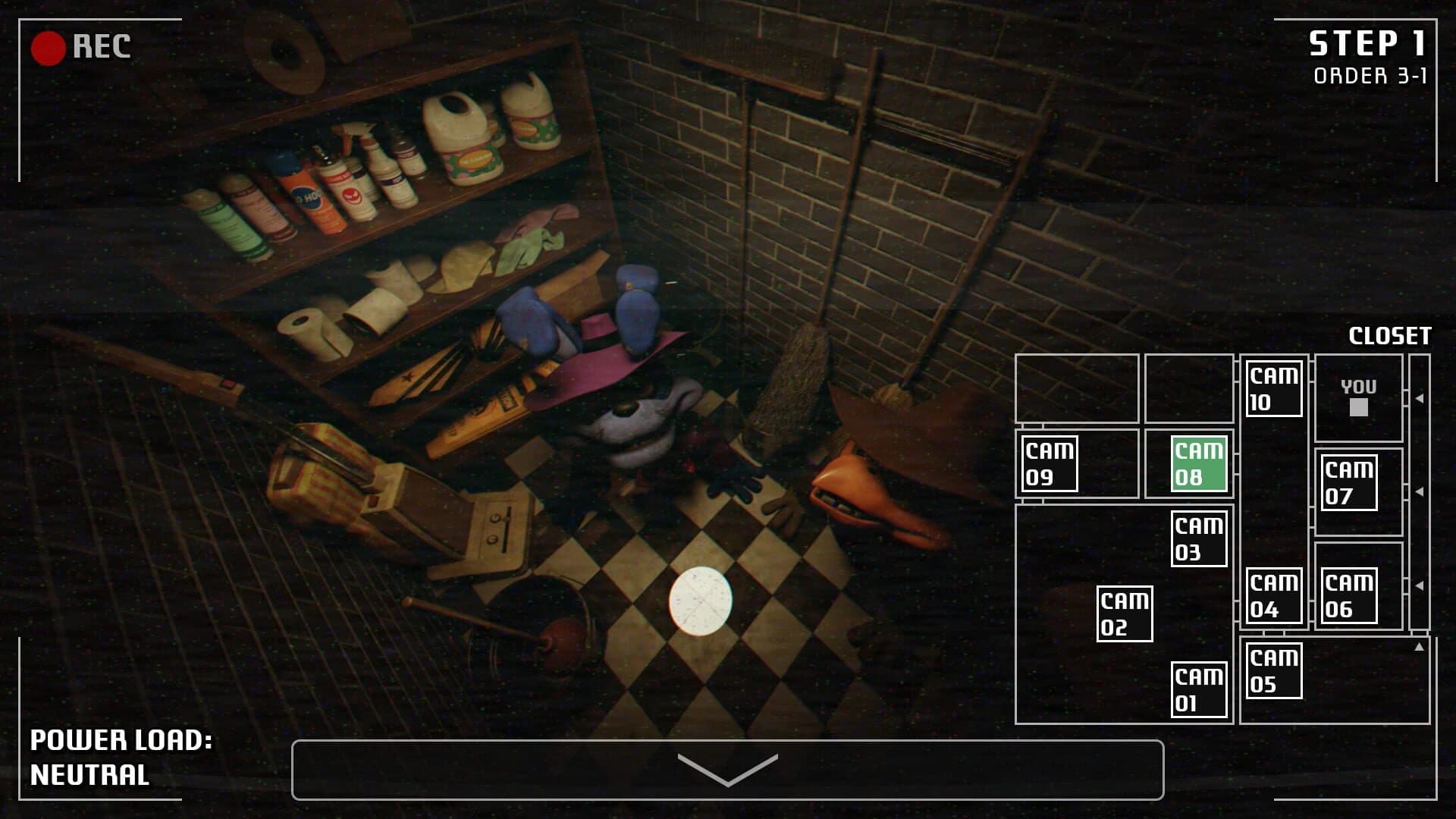Switch to CAM 09 feed

(x=1050, y=463)
